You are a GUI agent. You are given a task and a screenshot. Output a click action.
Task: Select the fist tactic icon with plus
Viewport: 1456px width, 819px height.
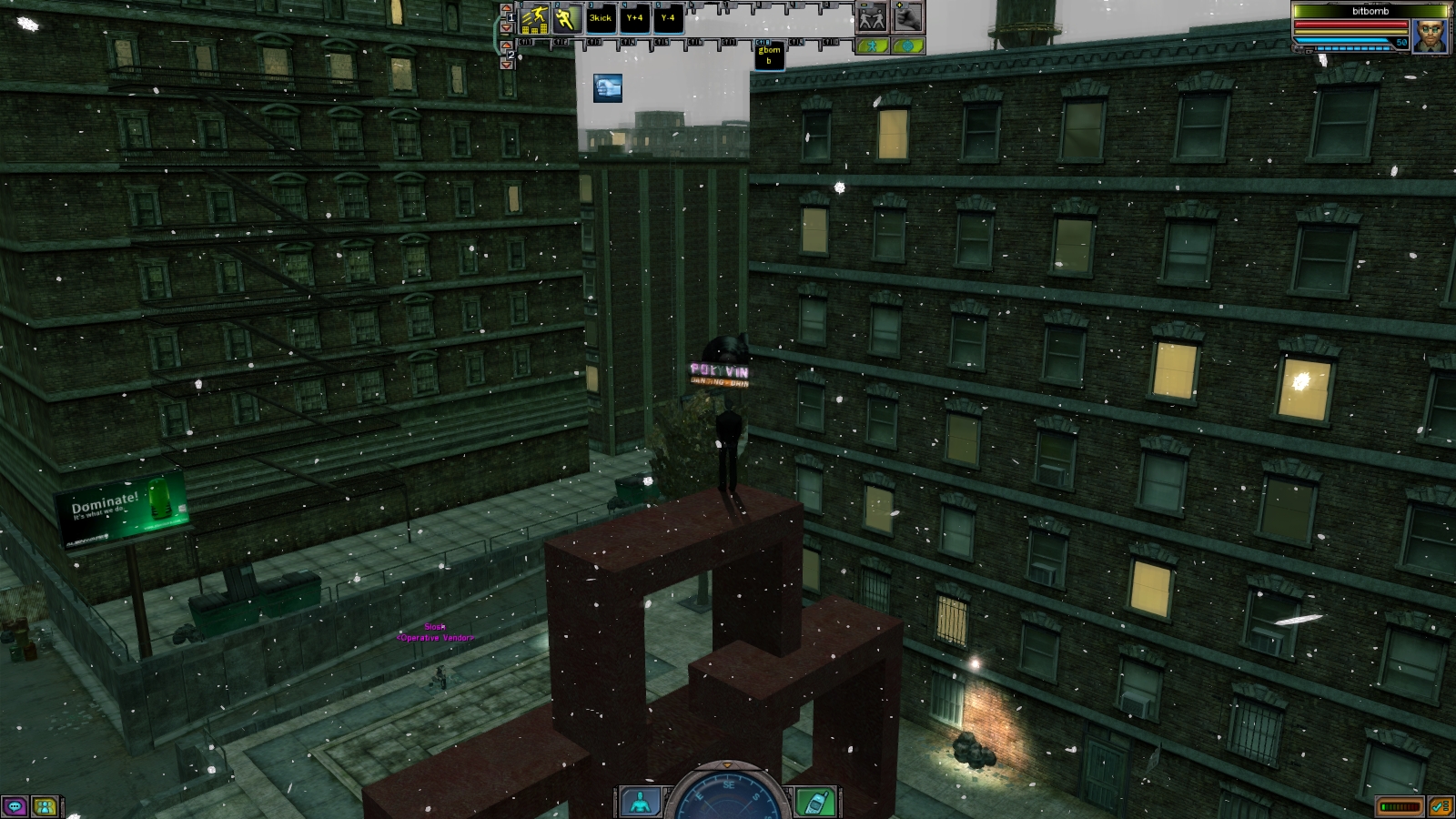click(907, 17)
